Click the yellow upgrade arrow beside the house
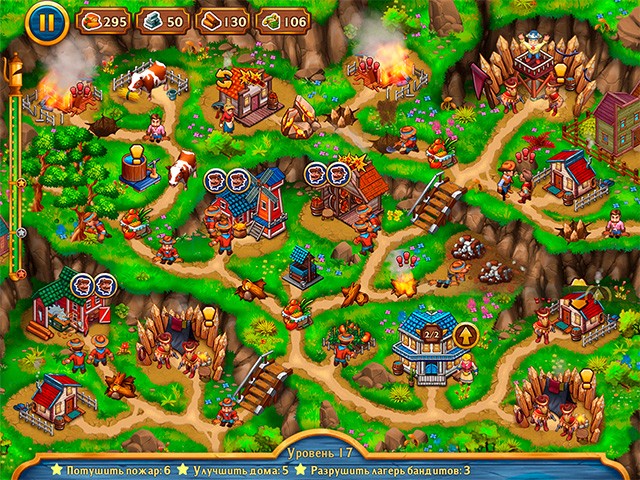 pos(464,335)
